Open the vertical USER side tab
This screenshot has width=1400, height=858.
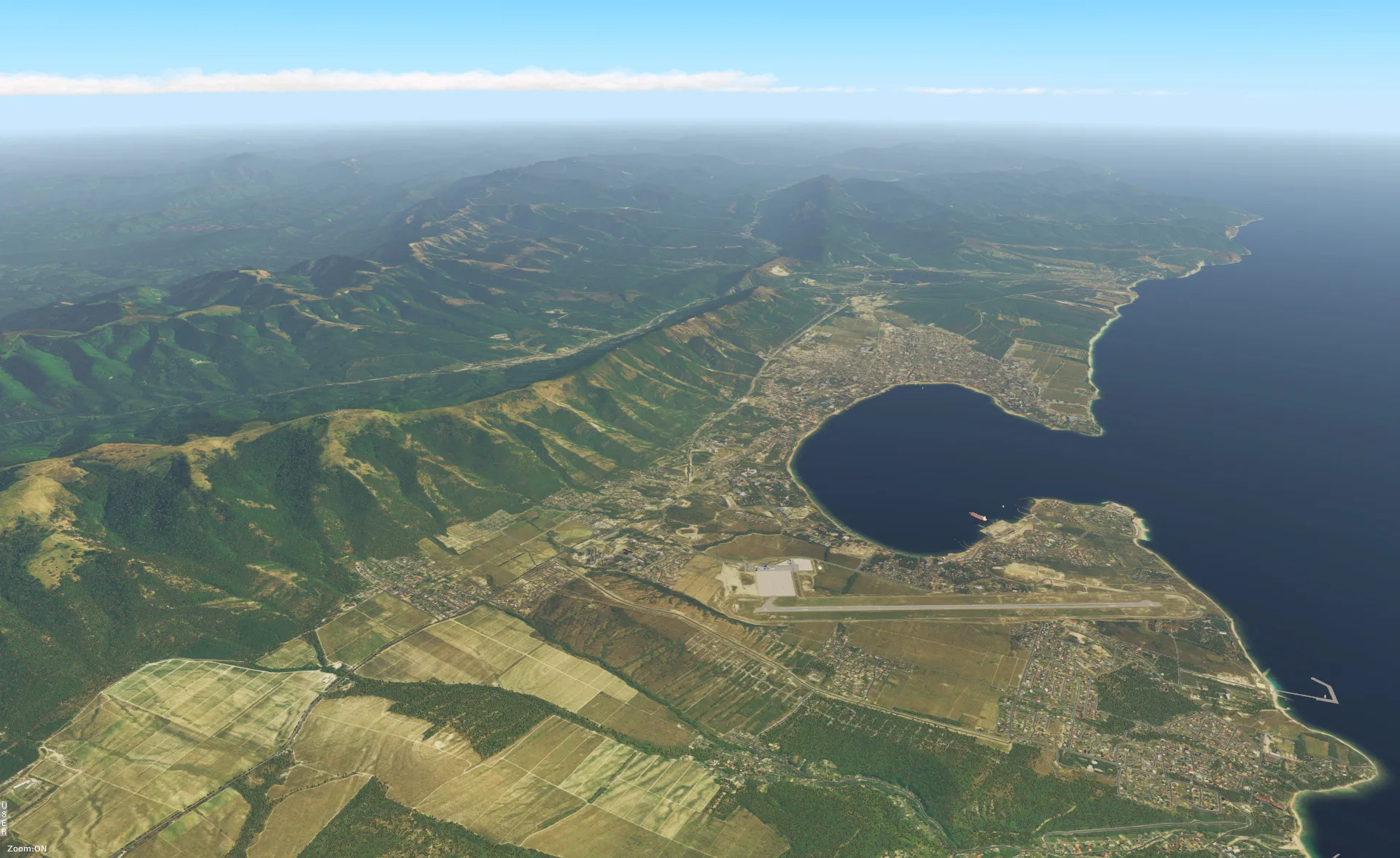tap(4, 818)
